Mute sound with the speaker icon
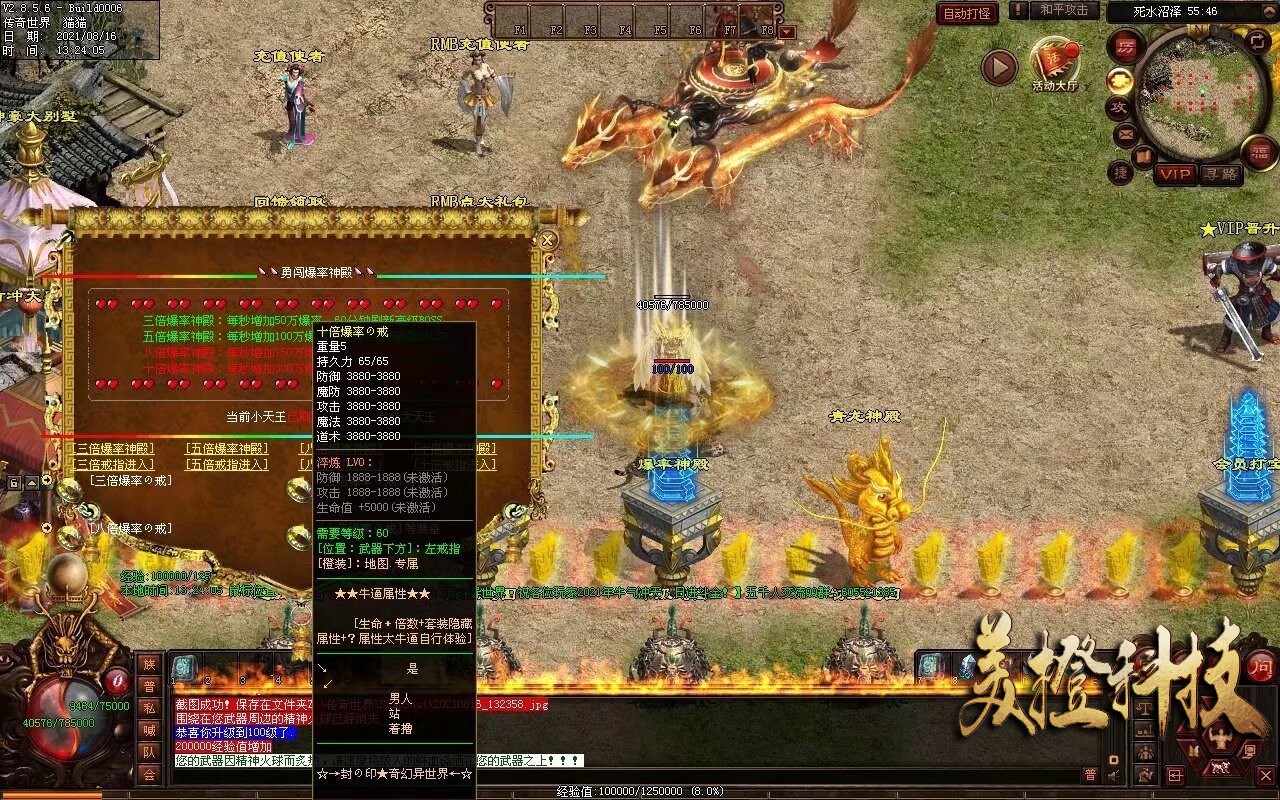The height and width of the screenshot is (800, 1280). tap(1113, 774)
